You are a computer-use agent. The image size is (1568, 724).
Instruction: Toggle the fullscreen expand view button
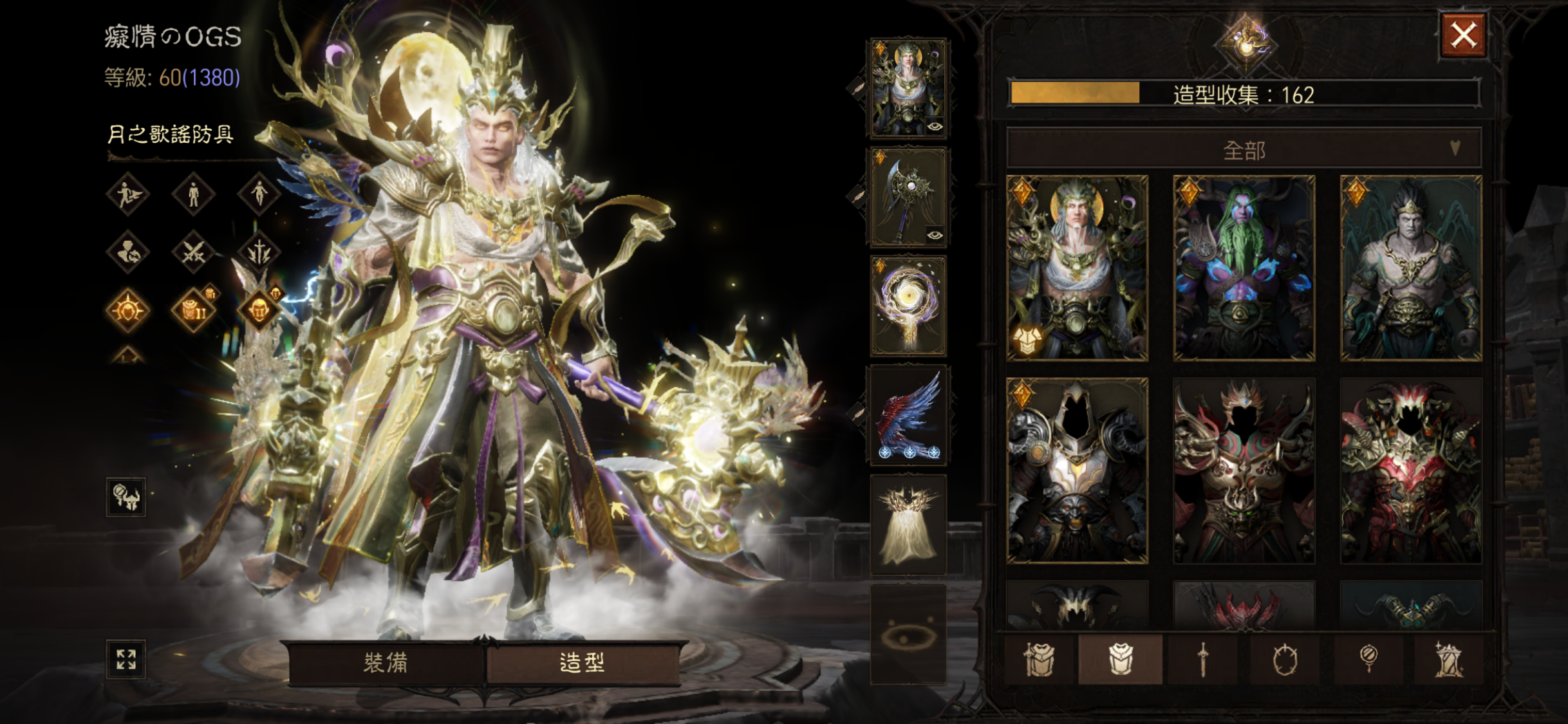[126, 660]
